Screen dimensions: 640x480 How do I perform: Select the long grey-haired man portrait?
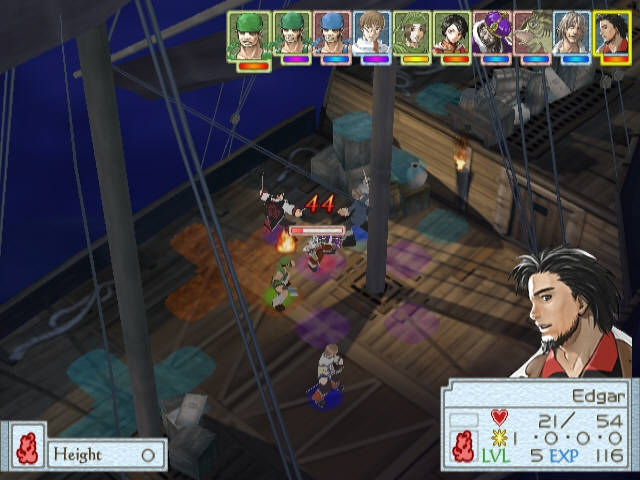pyautogui.click(x=572, y=34)
